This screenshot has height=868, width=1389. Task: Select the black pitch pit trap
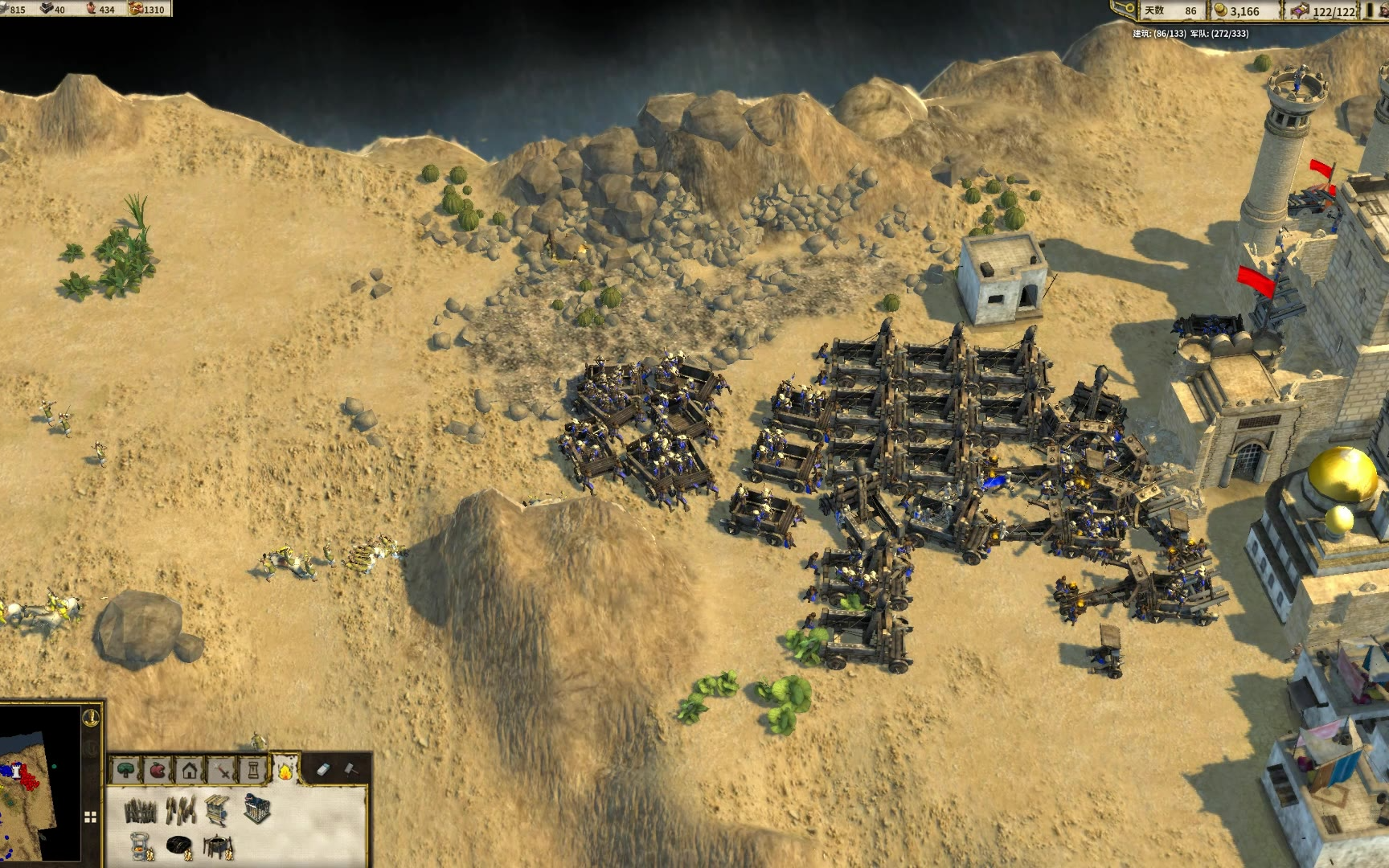[x=178, y=845]
